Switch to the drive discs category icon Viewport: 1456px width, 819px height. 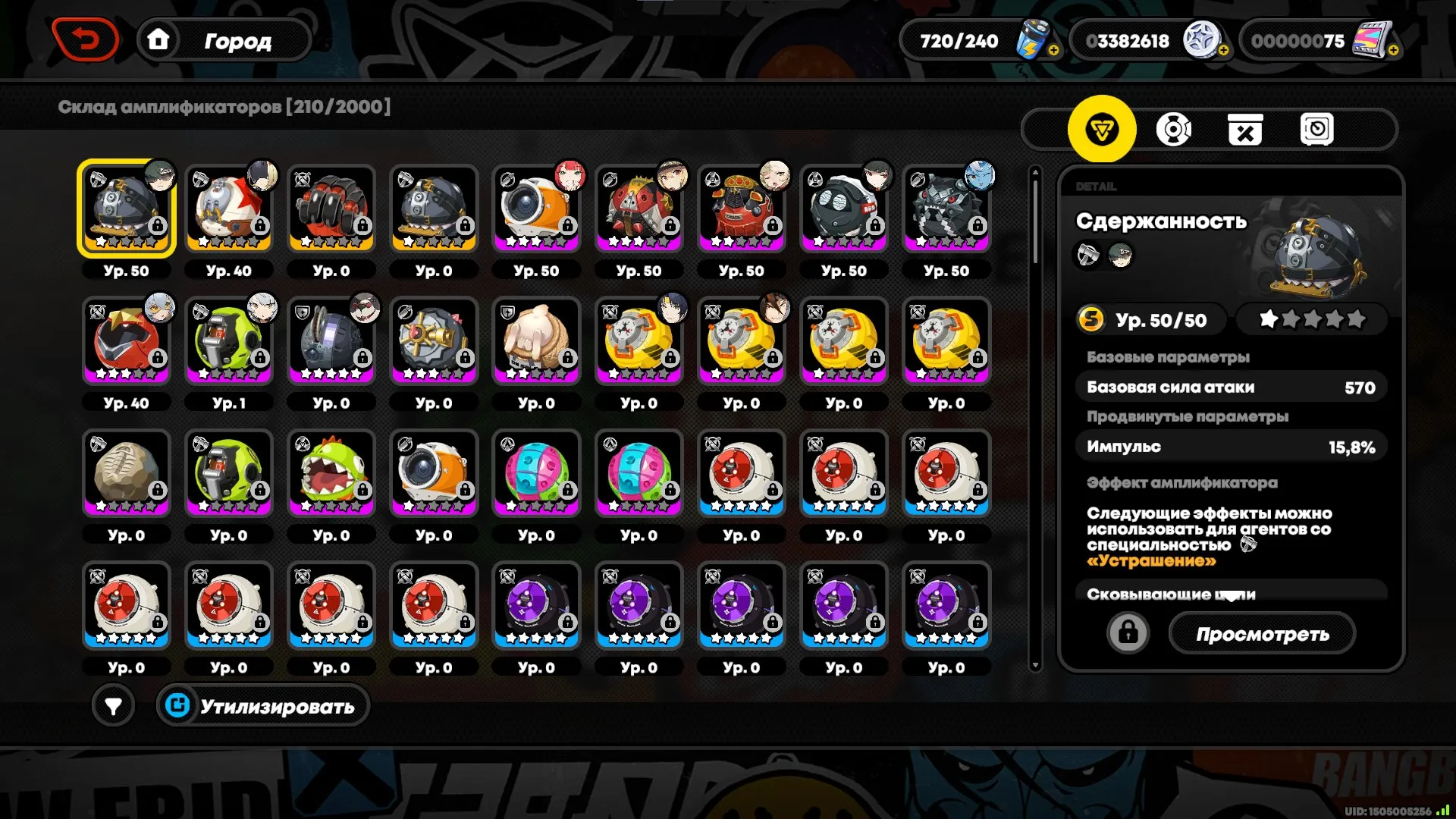(1174, 129)
